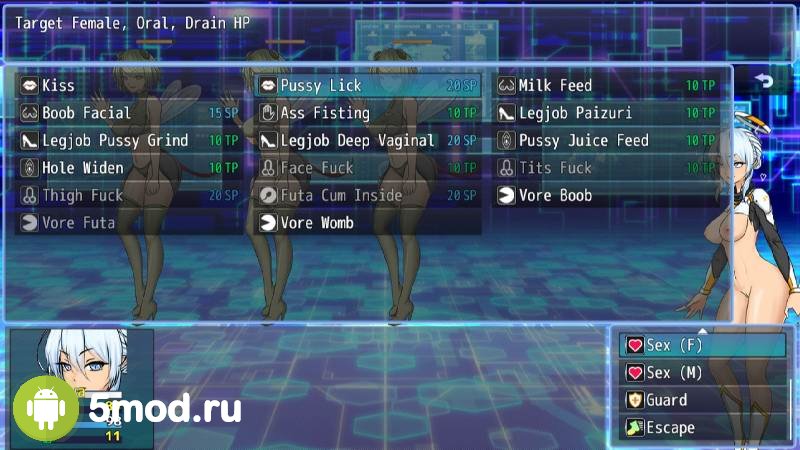800x450 pixels.
Task: Select the highlighted Pussy Lick skill
Action: point(367,86)
